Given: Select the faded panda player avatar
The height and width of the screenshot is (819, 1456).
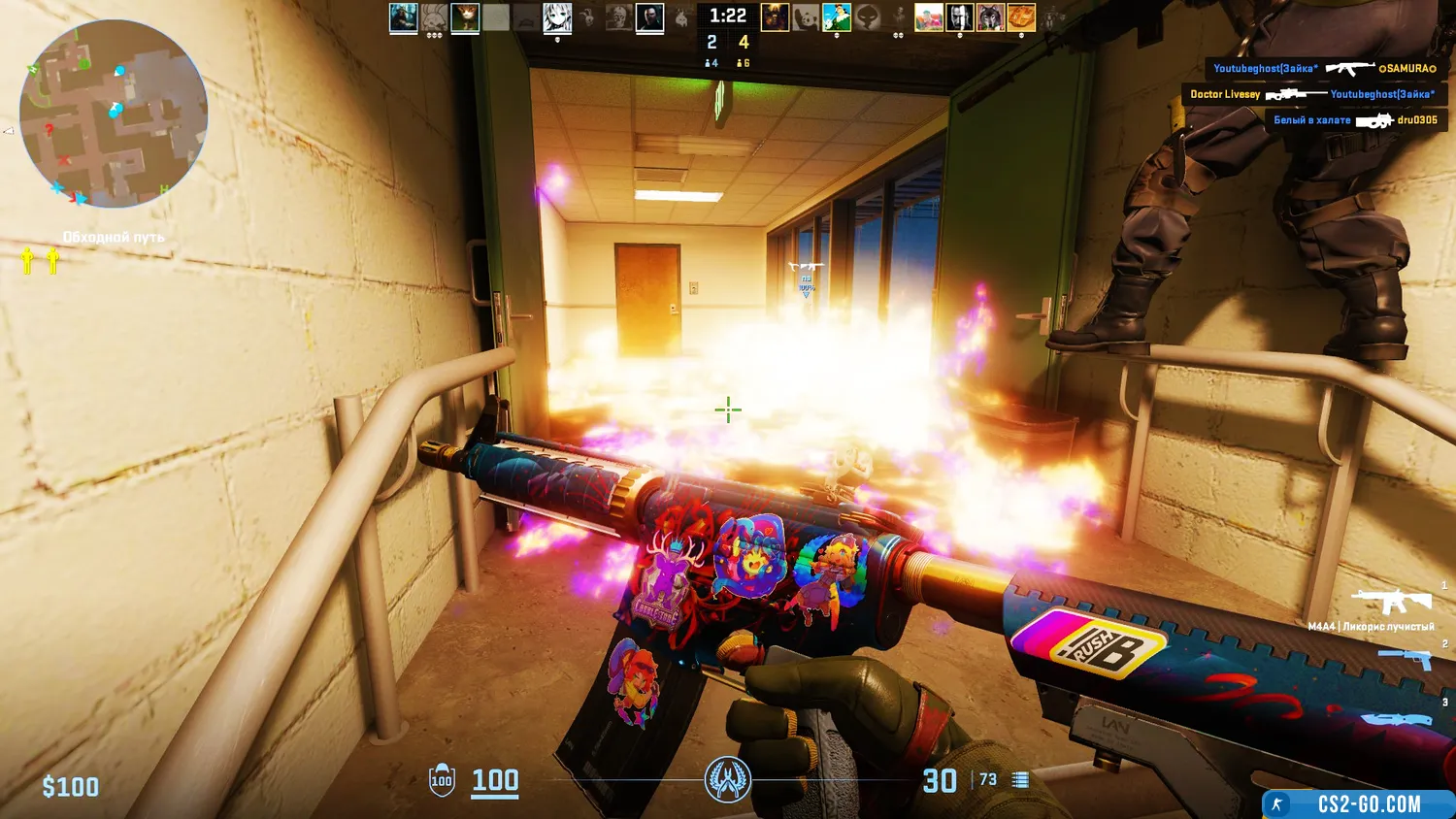Looking at the screenshot, I should coord(806,17).
